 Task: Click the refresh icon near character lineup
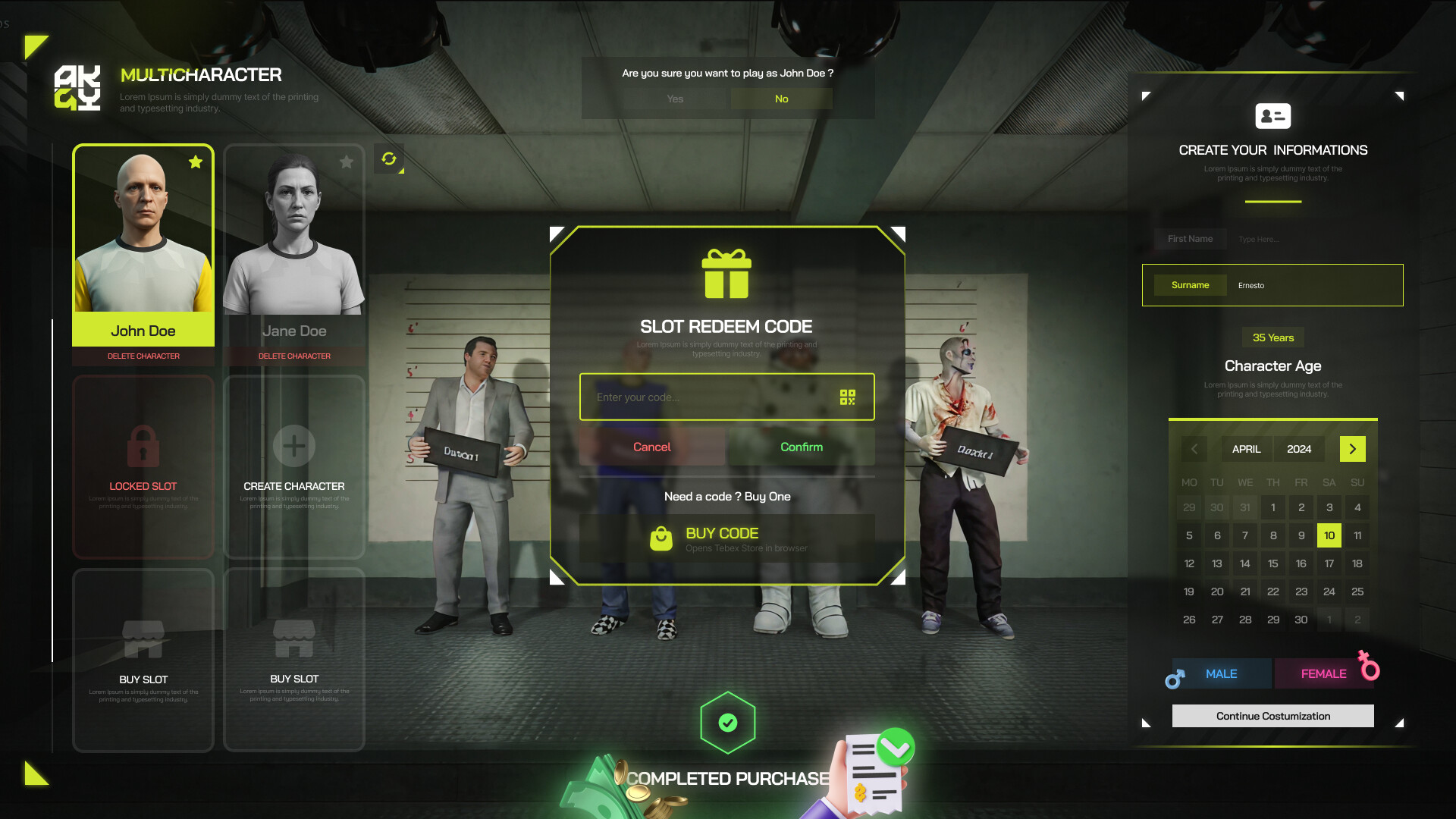coord(389,160)
